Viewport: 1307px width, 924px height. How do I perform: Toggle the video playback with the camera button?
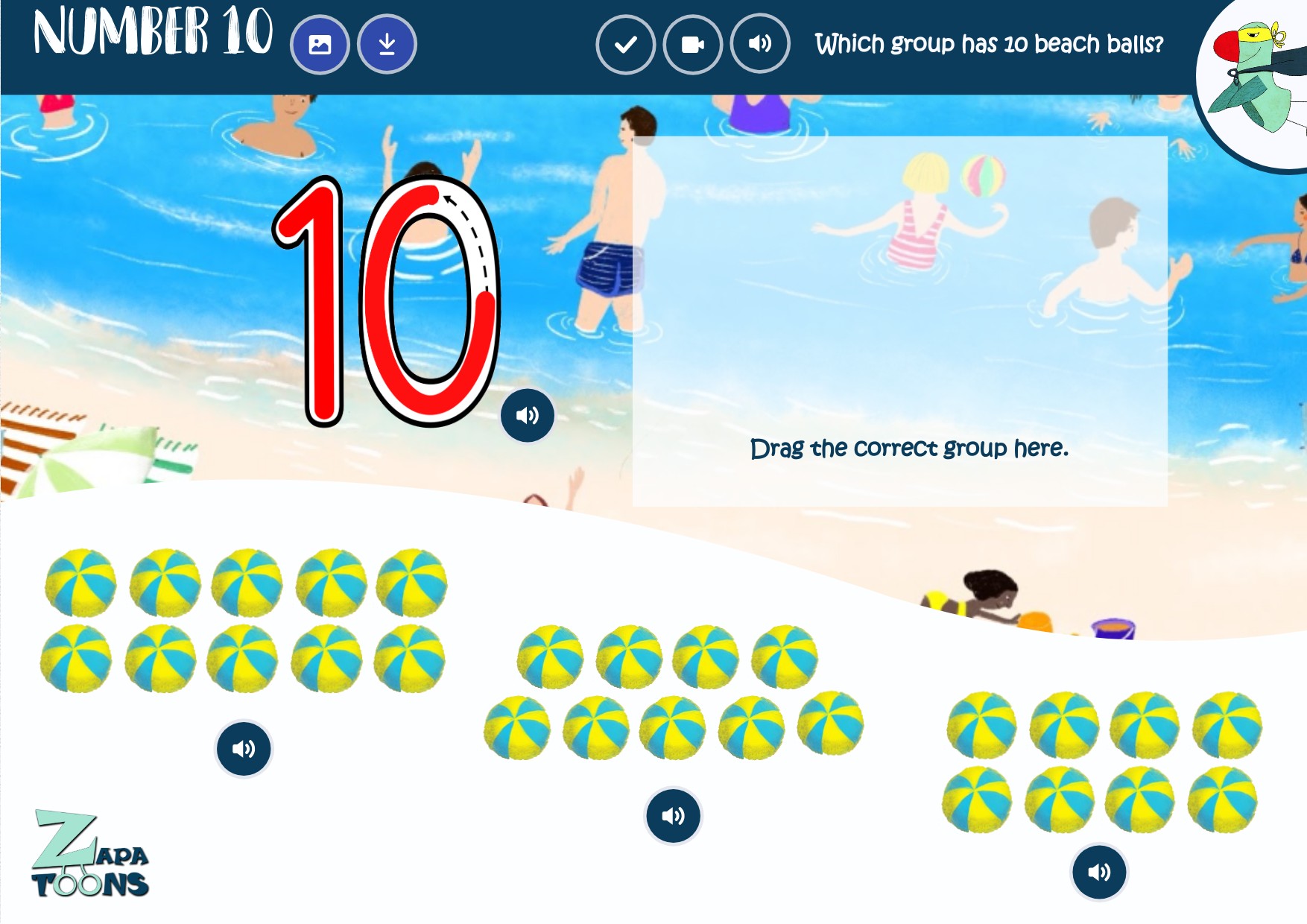pyautogui.click(x=692, y=44)
